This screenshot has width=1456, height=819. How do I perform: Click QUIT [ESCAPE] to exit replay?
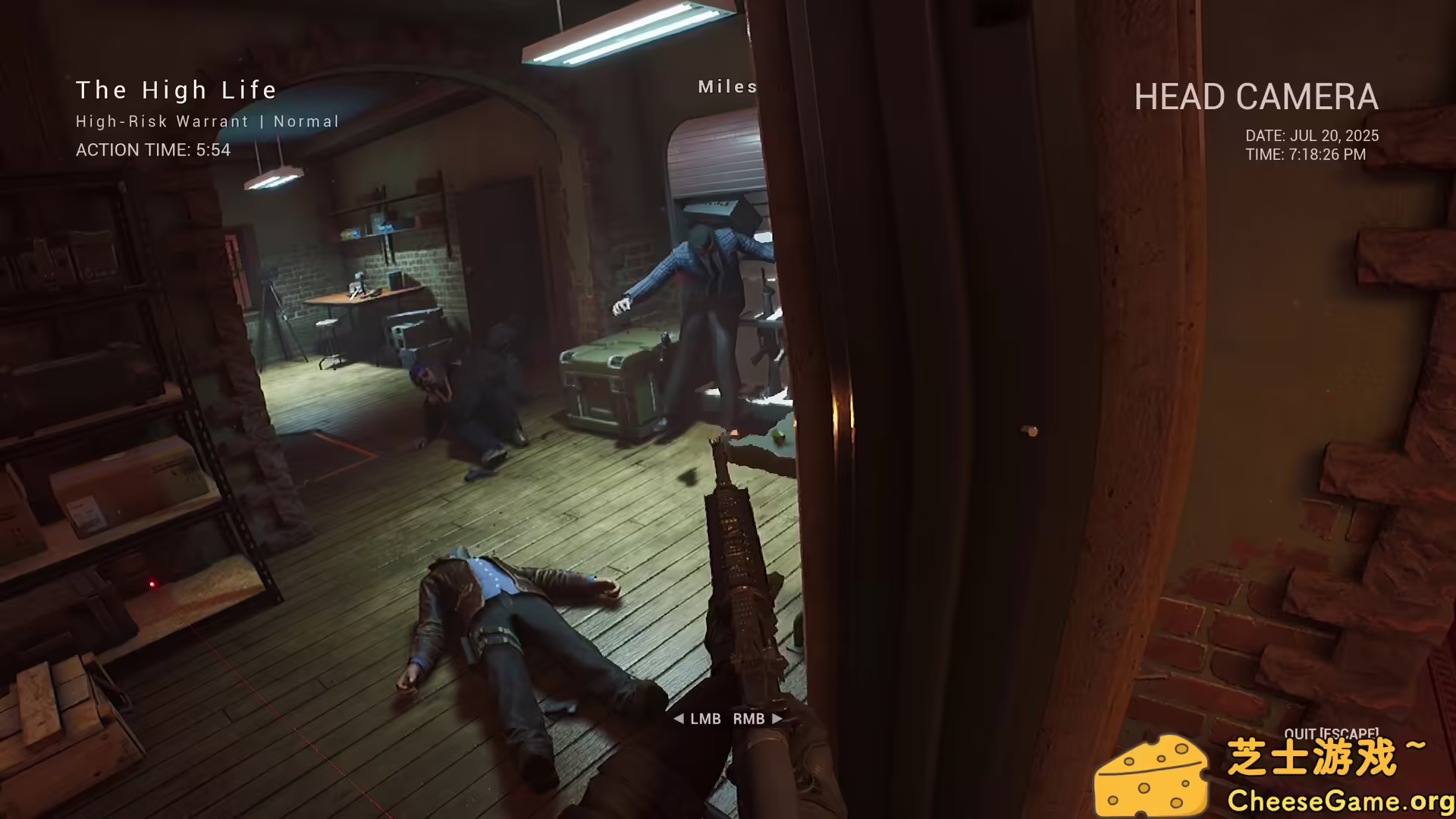pos(1332,734)
